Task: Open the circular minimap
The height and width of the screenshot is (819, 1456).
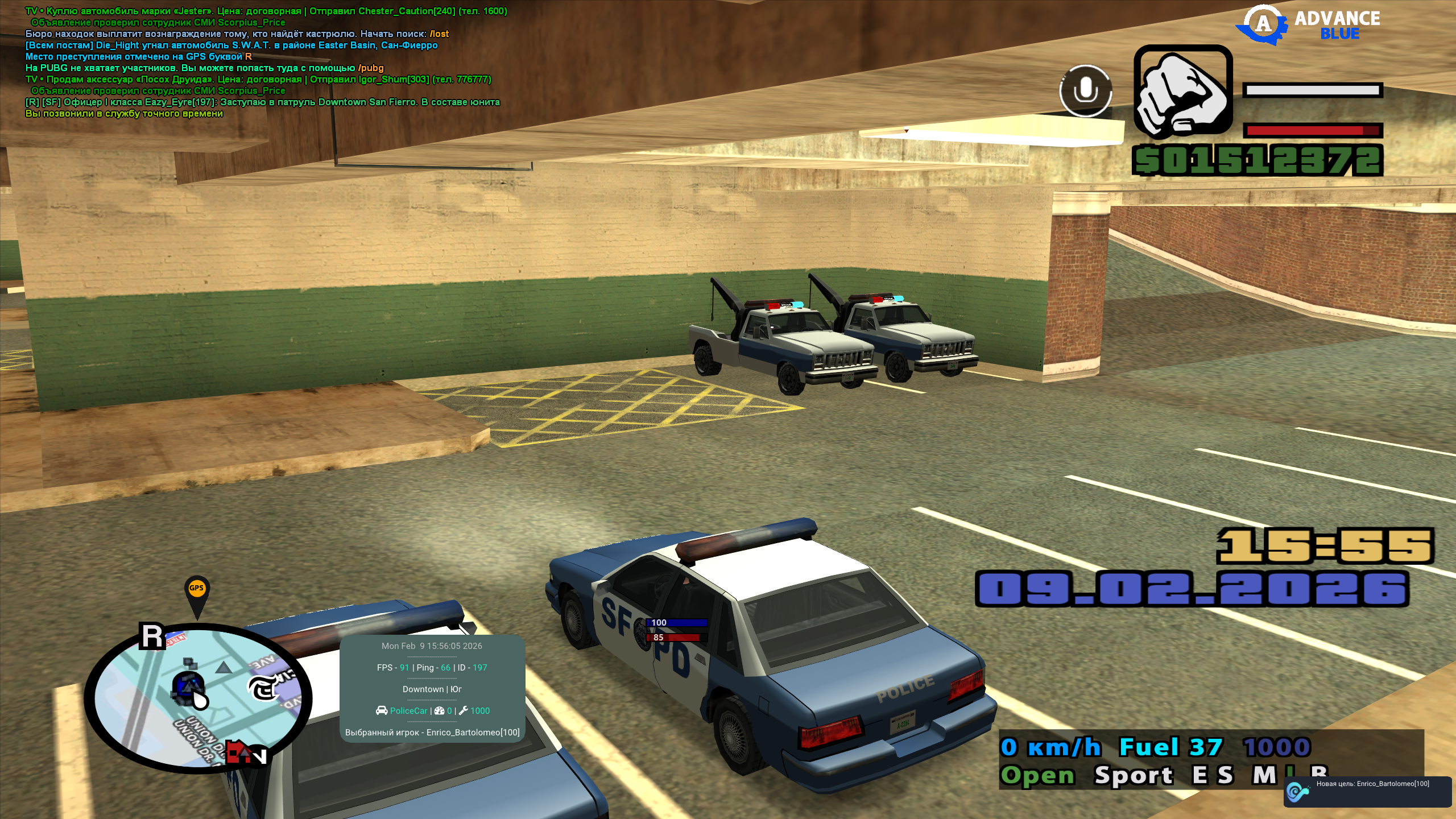Action: [x=197, y=698]
